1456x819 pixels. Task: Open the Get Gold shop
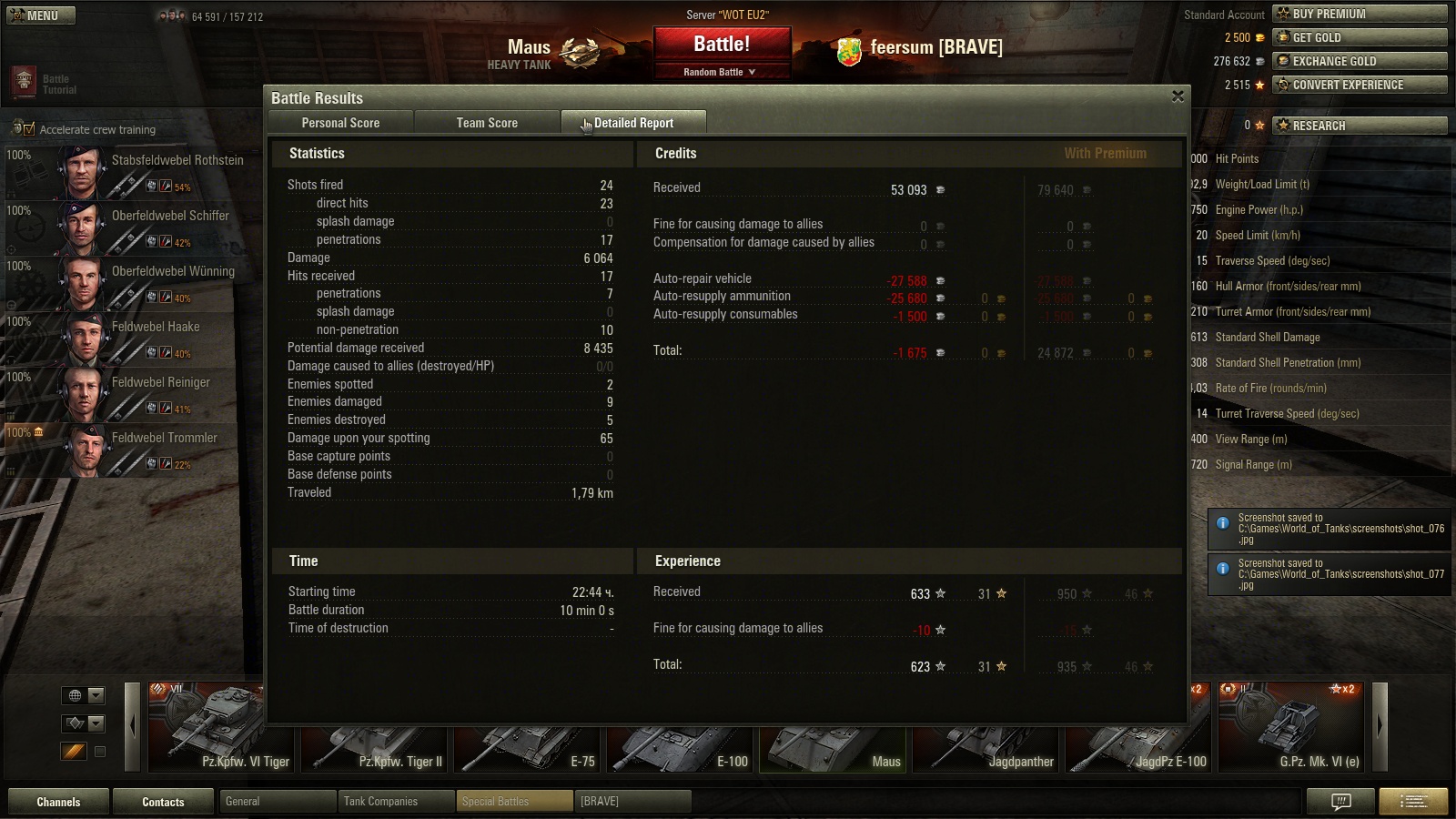(x=1360, y=37)
